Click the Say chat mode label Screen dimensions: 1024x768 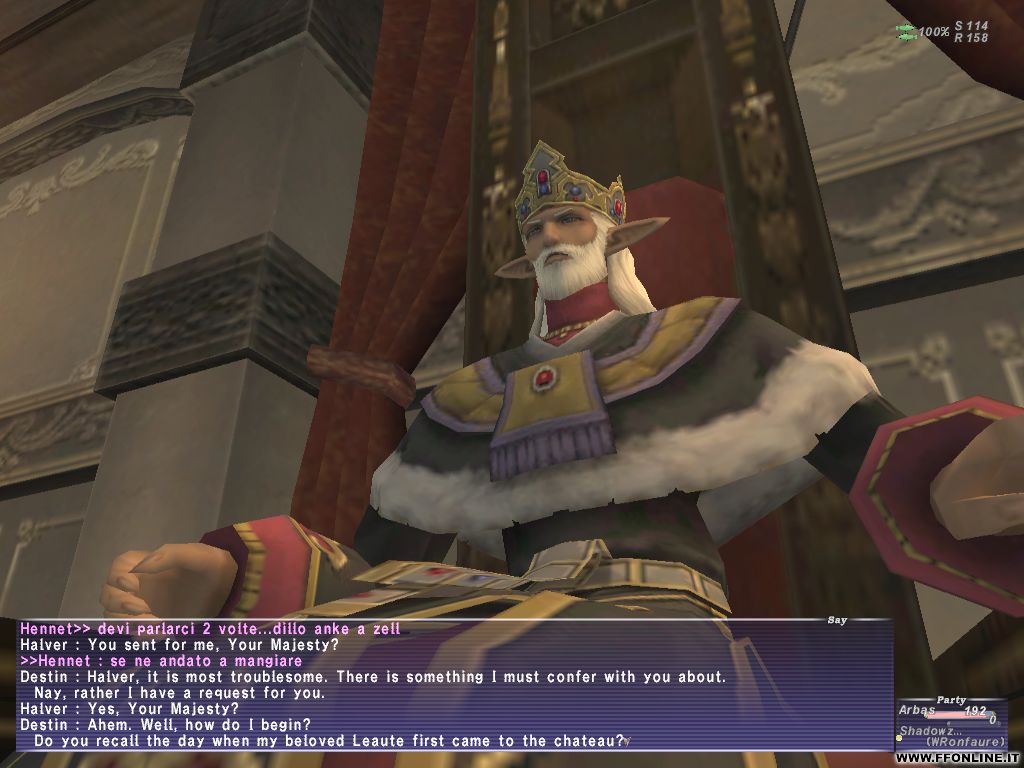pyautogui.click(x=837, y=620)
